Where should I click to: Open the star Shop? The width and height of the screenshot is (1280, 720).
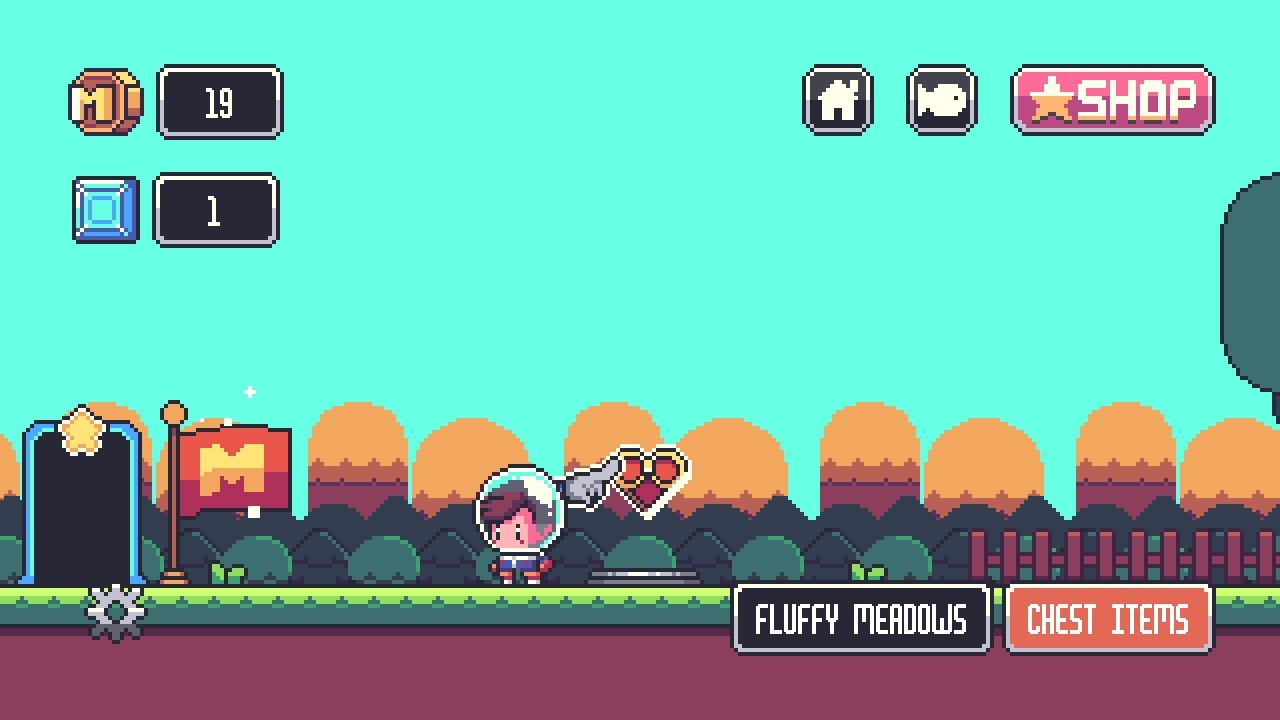coord(1113,100)
